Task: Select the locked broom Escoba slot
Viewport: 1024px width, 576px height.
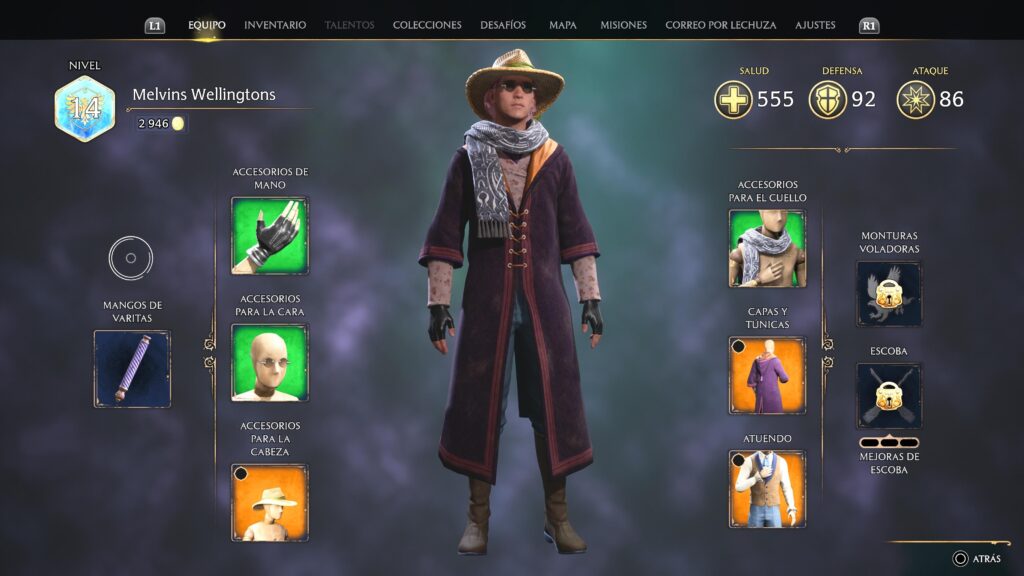Action: tap(889, 395)
